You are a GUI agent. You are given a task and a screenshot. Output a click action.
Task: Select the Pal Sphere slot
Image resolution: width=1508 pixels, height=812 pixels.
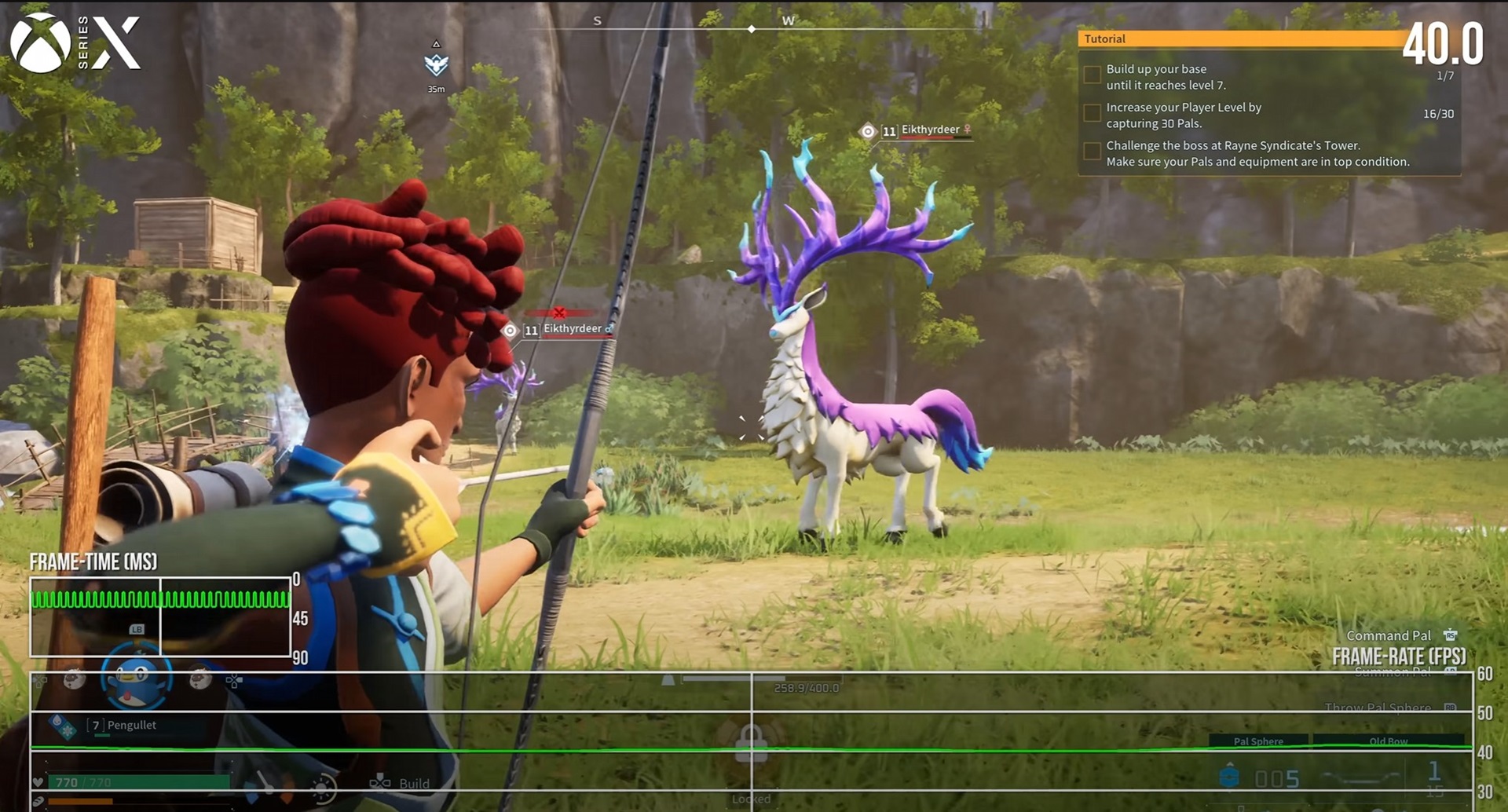pos(1258,741)
